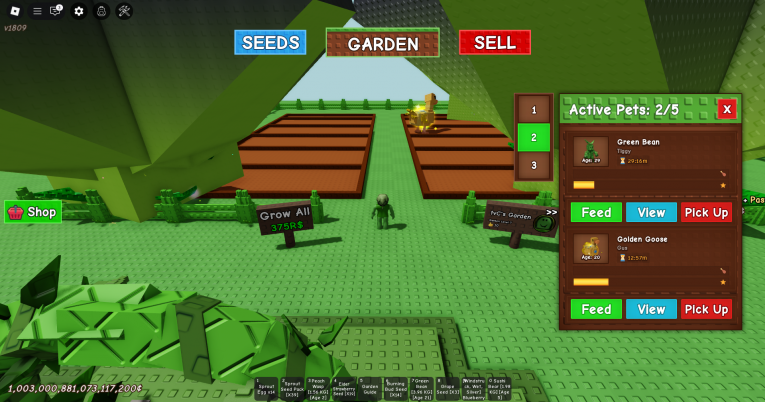The width and height of the screenshot is (765, 402).
Task: Go to the GARDEN button
Action: pos(382,43)
